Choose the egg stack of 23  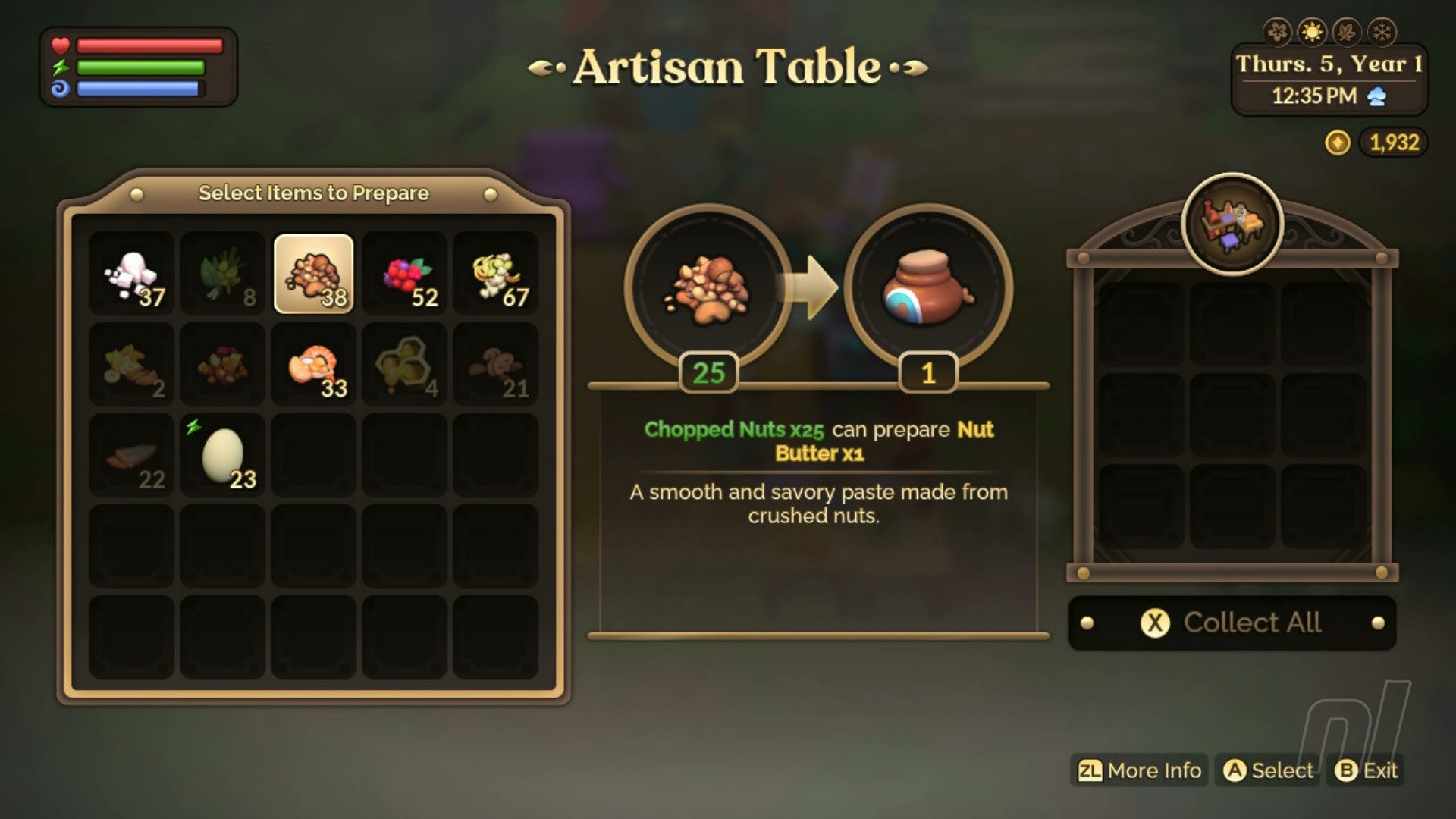click(x=222, y=456)
